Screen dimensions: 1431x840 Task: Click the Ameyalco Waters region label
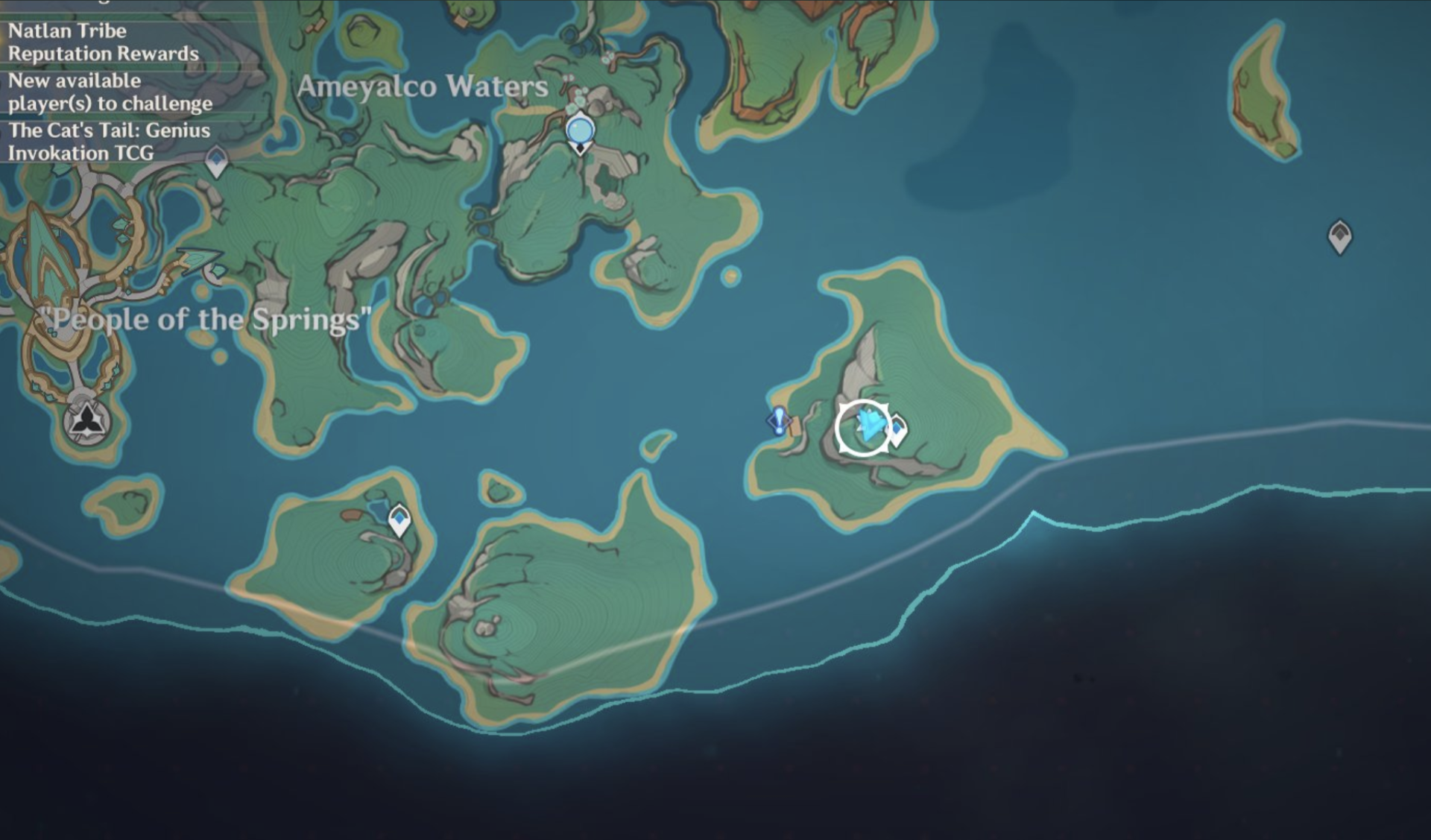(423, 87)
